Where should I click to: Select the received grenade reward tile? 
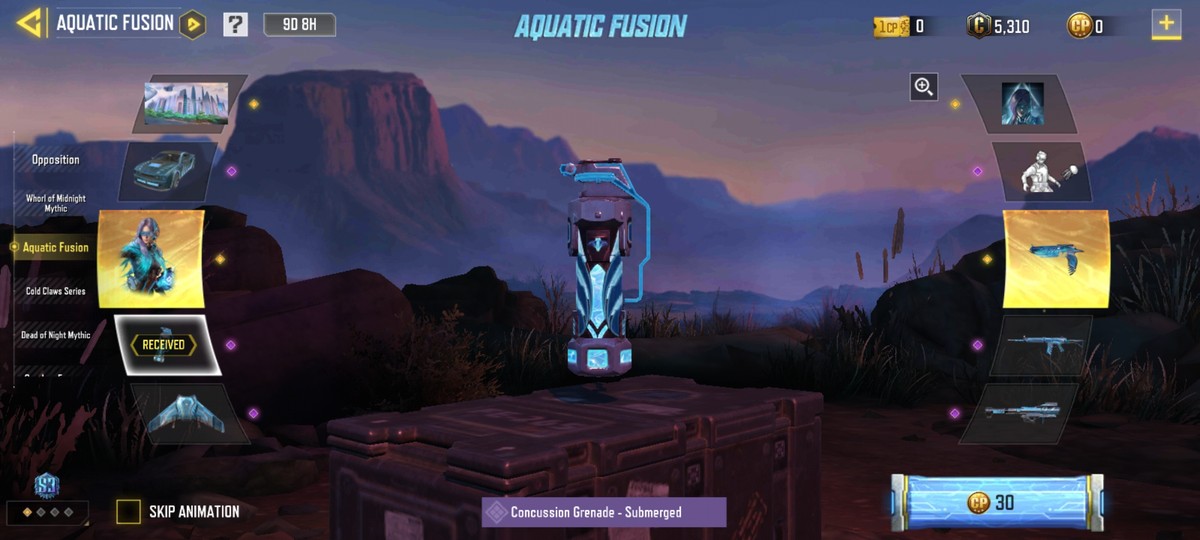(165, 345)
